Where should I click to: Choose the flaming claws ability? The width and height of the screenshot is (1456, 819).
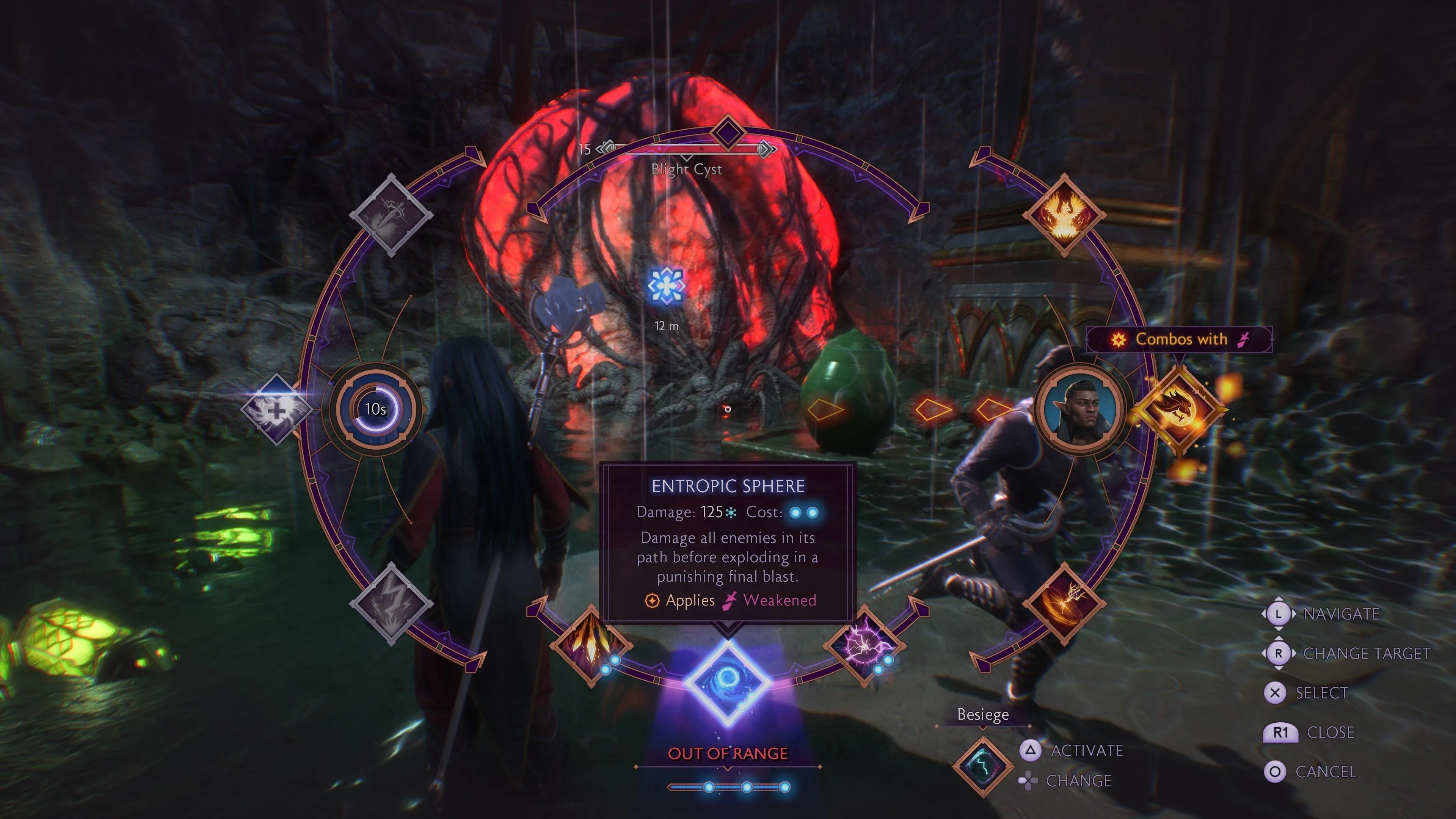coord(591,645)
